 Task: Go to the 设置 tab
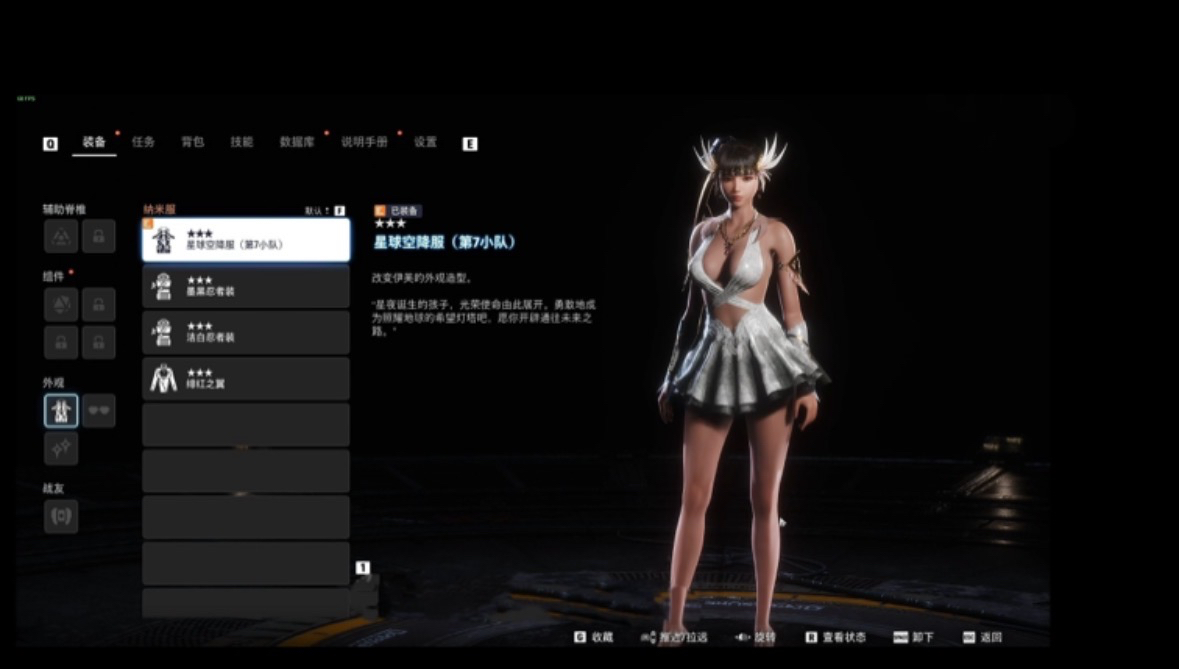pos(425,142)
